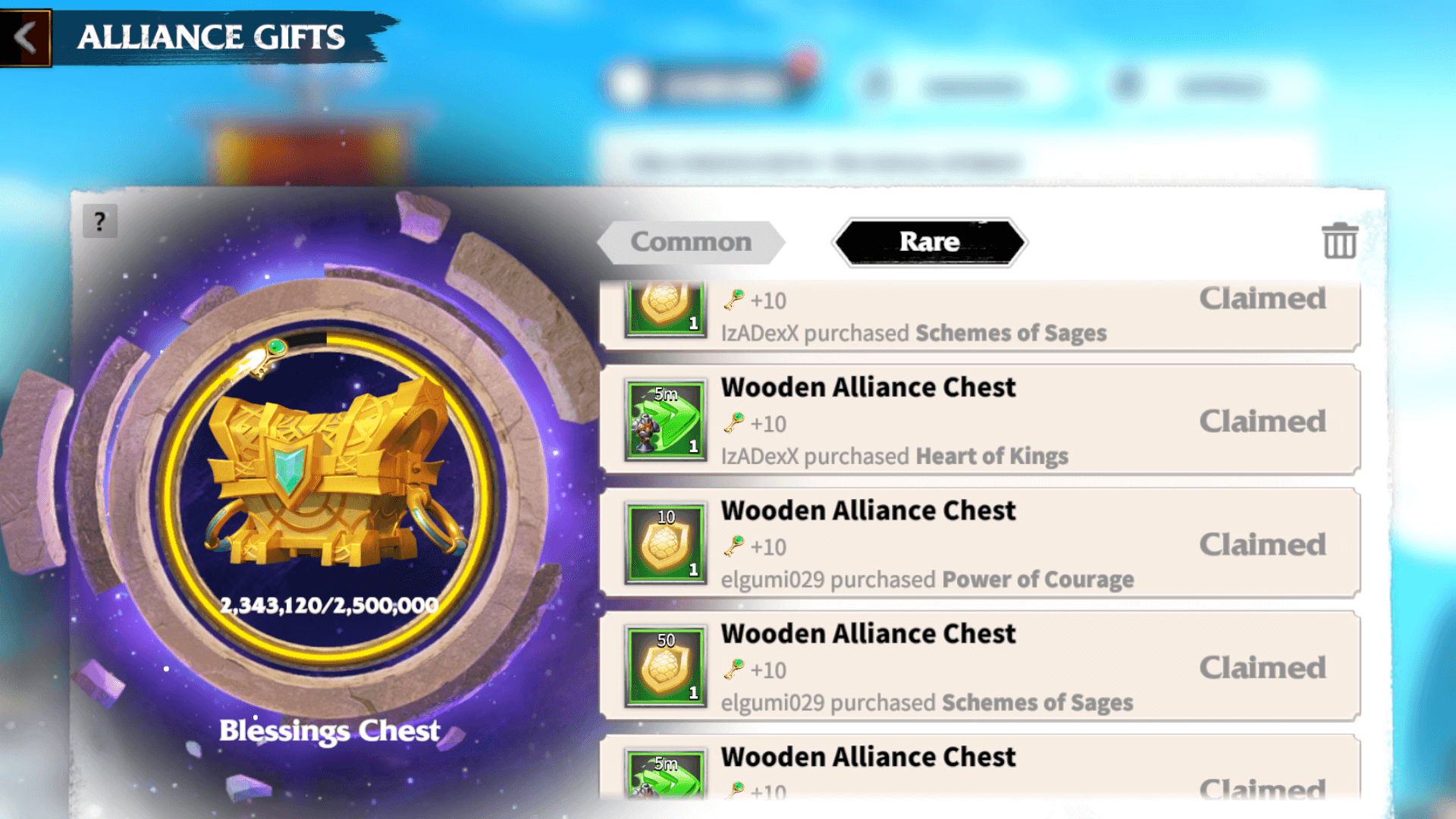Switch to the Common tab
1456x819 pixels.
(x=689, y=242)
